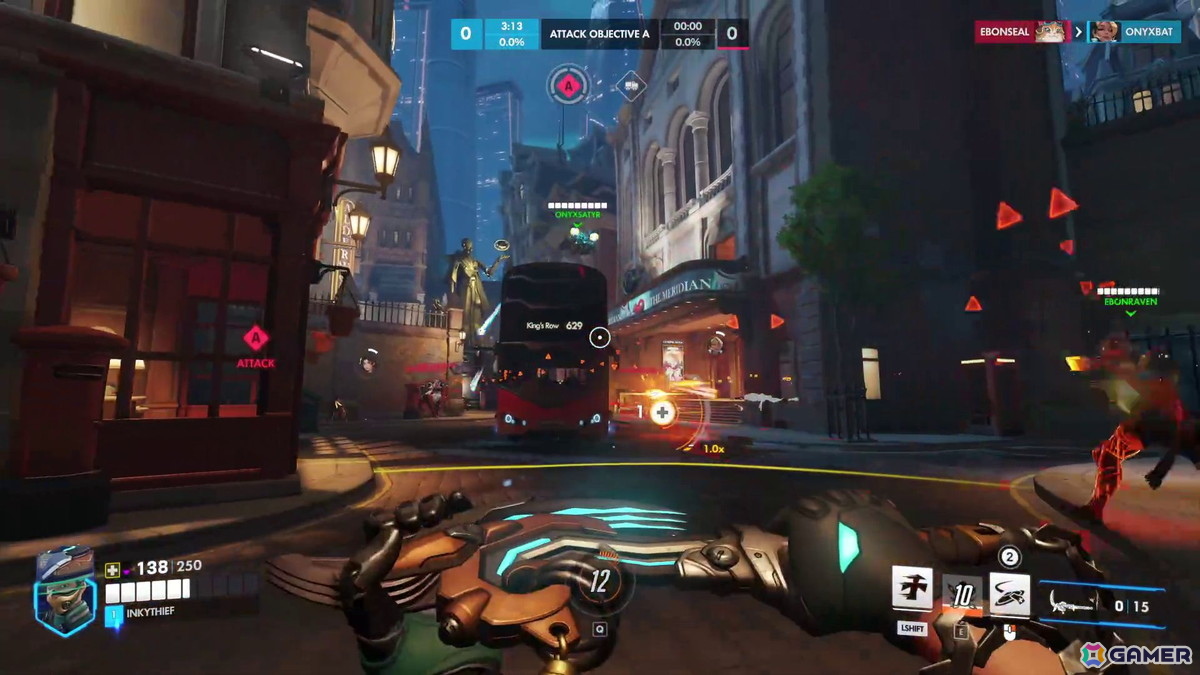The width and height of the screenshot is (1200, 675).
Task: Click EBONSEAL in the kill feed
Action: point(1005,32)
